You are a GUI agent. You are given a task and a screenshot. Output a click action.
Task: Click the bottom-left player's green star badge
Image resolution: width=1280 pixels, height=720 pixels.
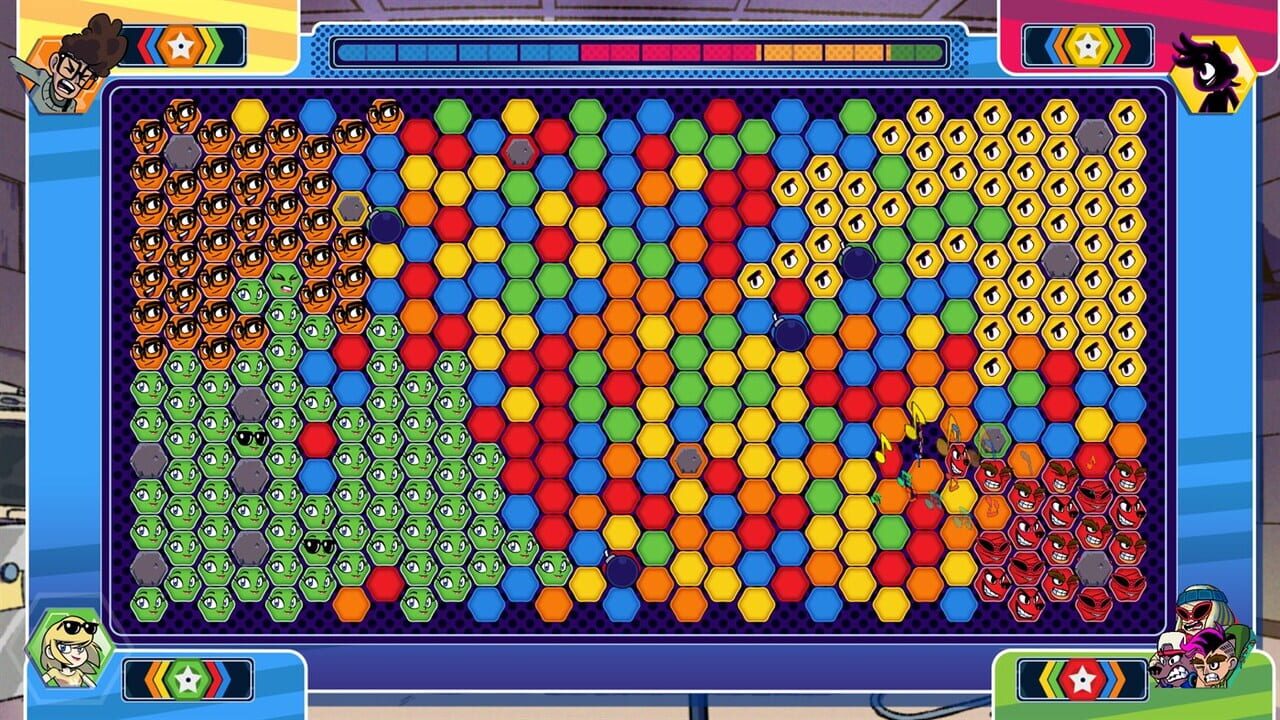190,677
